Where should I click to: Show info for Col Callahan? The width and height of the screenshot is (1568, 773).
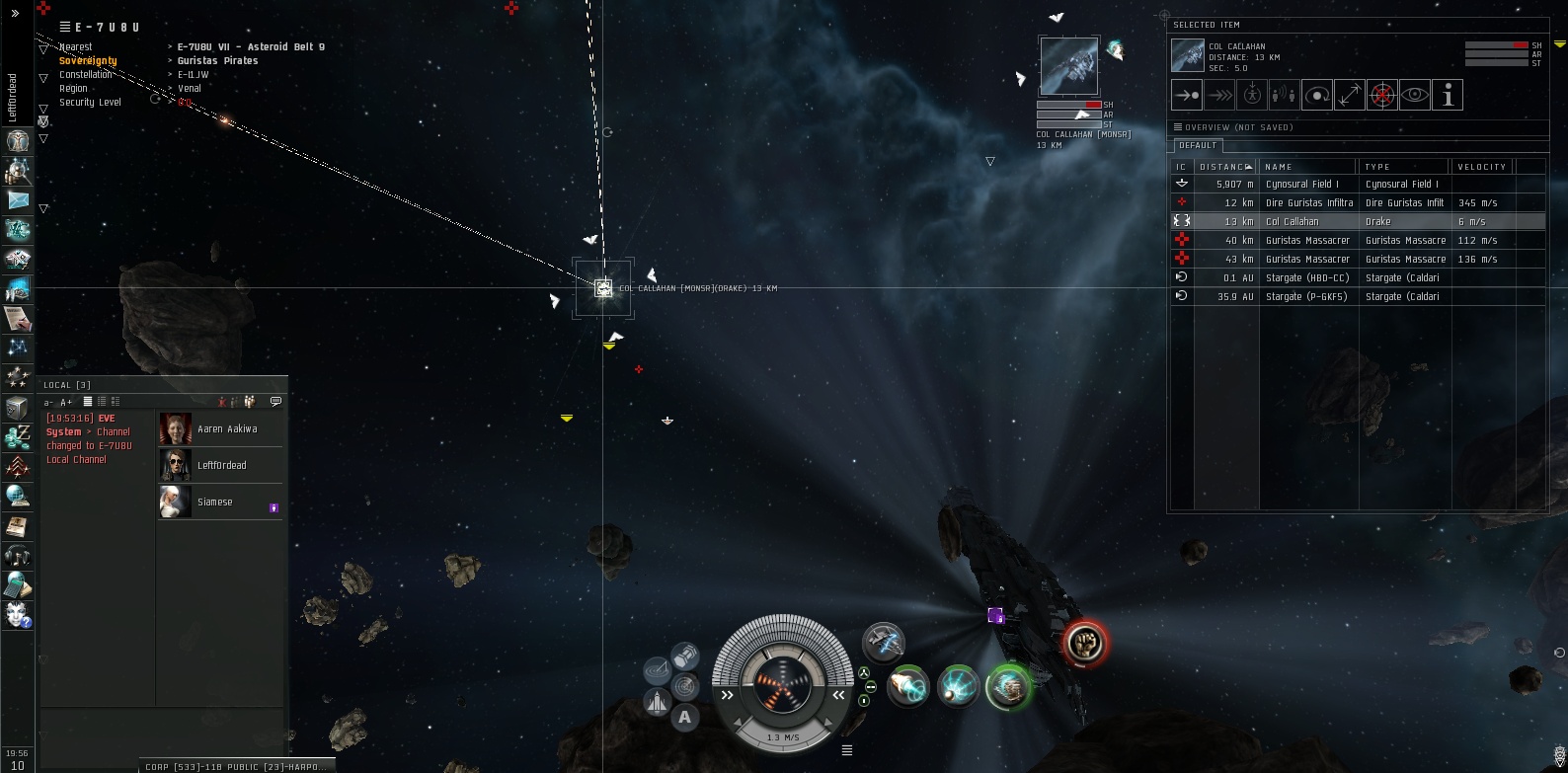tap(1448, 95)
